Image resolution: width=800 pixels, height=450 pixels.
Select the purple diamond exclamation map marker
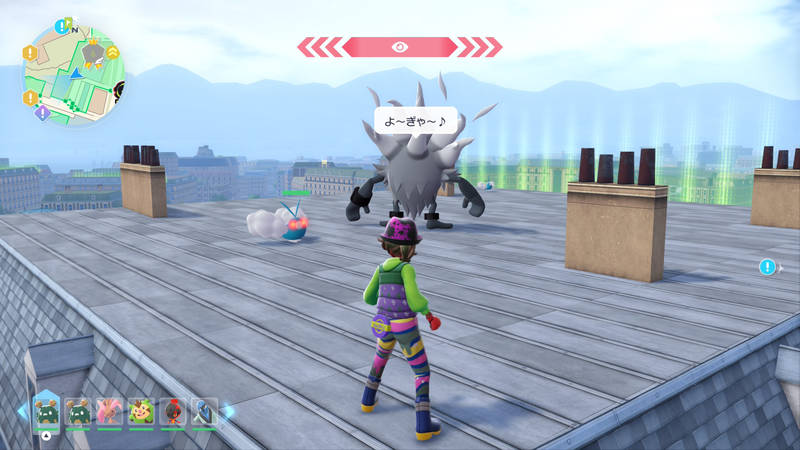coord(42,113)
